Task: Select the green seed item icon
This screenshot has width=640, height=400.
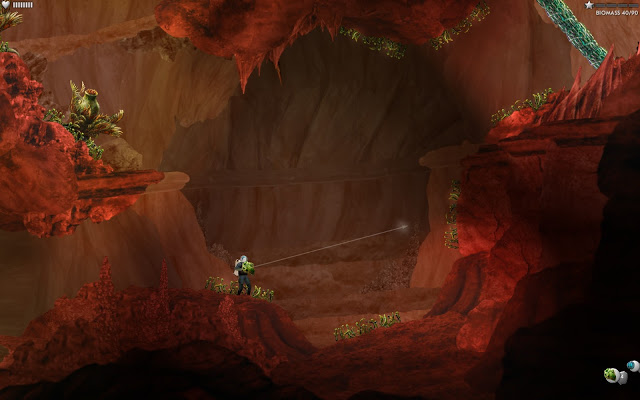Action: pyautogui.click(x=611, y=375)
